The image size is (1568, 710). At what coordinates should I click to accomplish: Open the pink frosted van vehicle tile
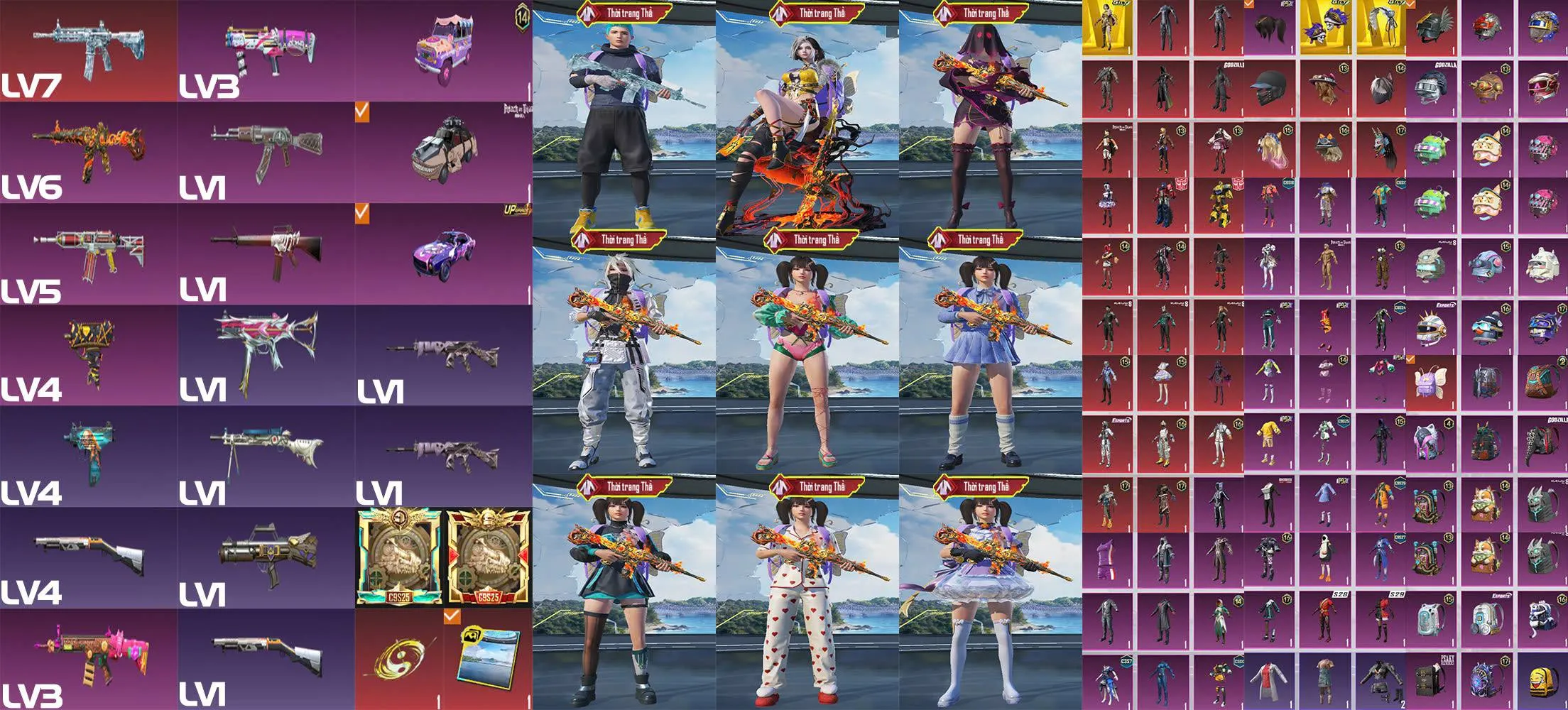coord(444,50)
